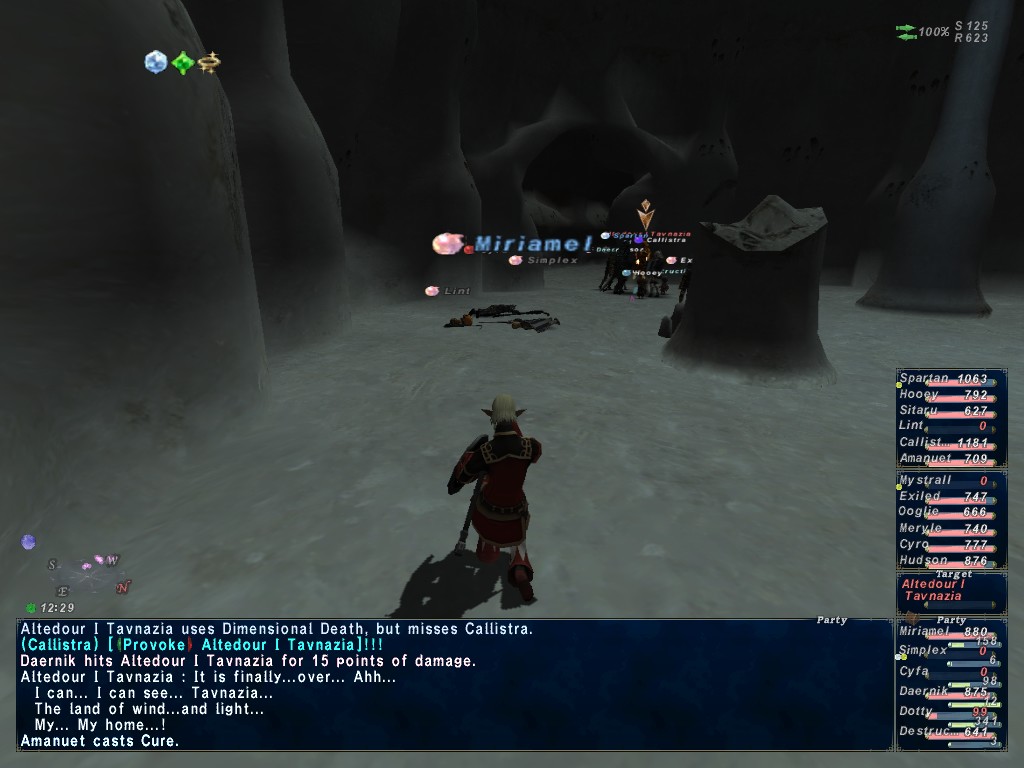Target Mystrall in the second alliance list
Viewport: 1024px width, 768px height.
click(948, 481)
